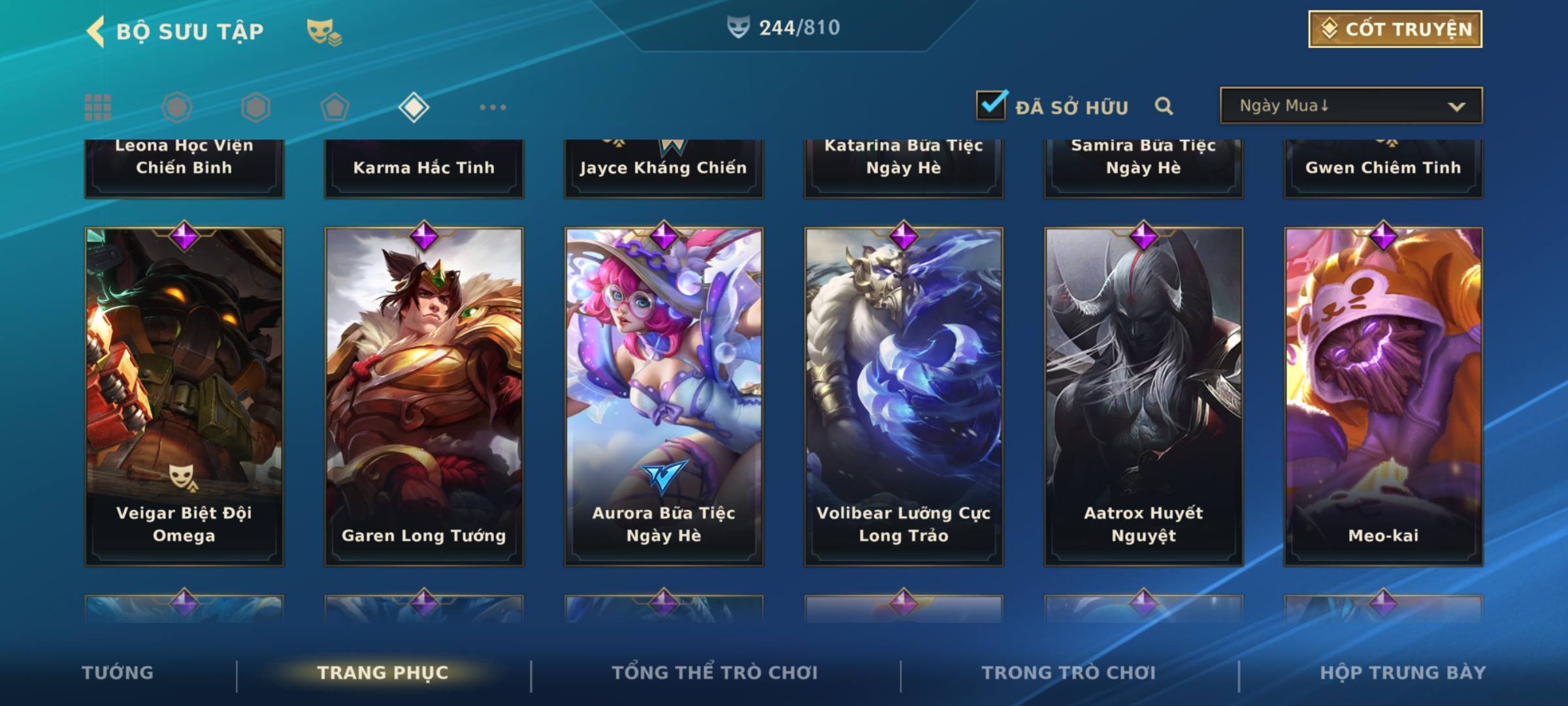Show more filters via three dots
Image resolution: width=1568 pixels, height=706 pixels.
[x=493, y=107]
